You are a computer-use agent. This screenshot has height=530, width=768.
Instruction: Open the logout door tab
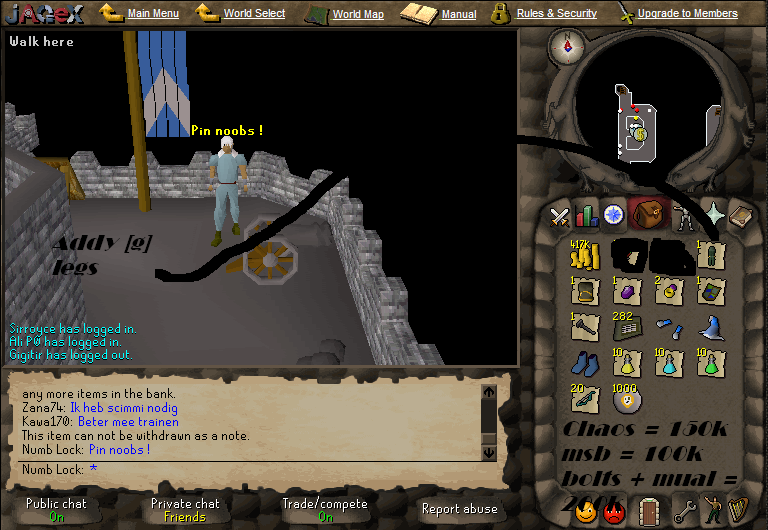[x=649, y=510]
